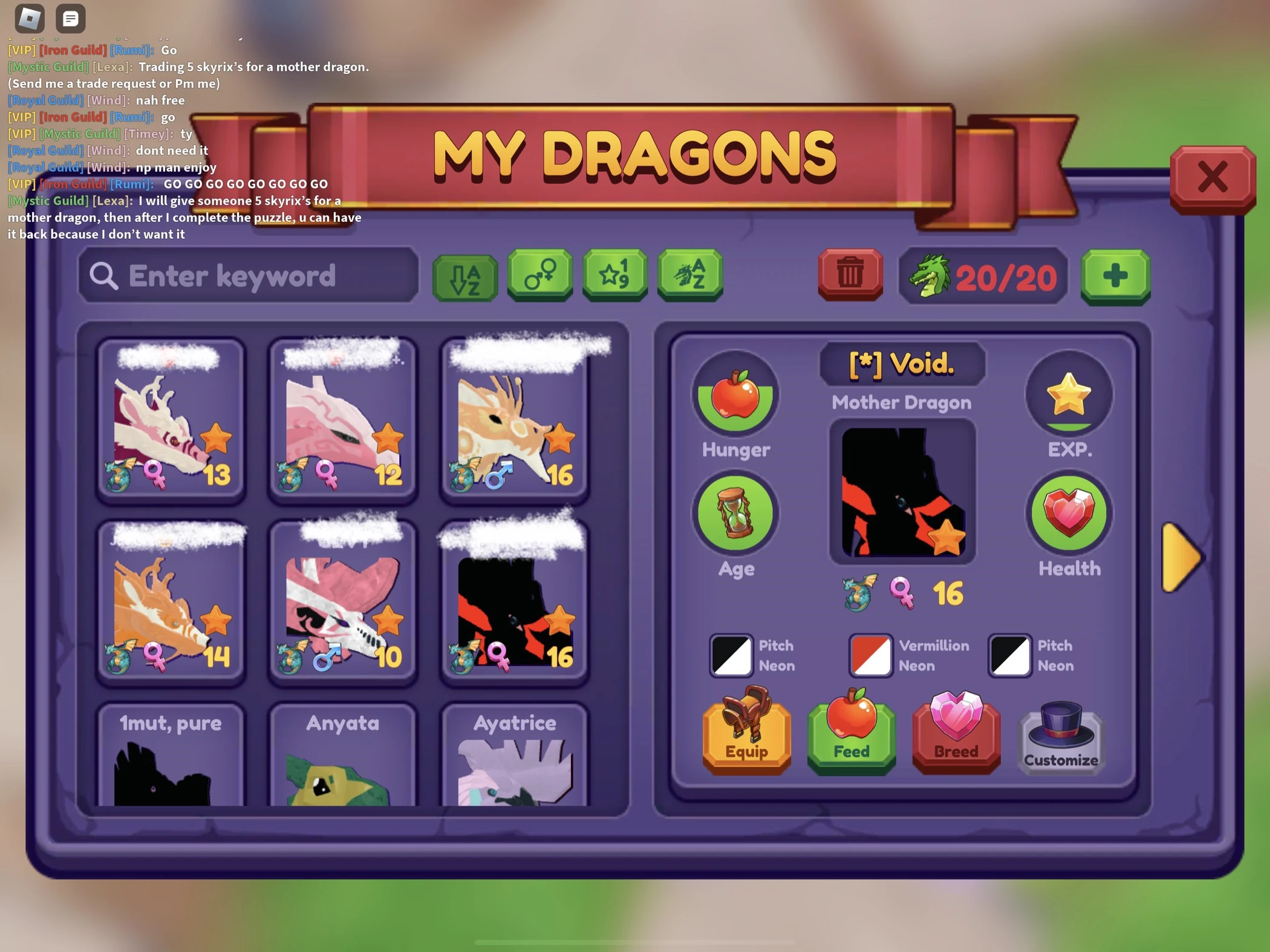Select the Vermillion Neon swatch

click(871, 656)
